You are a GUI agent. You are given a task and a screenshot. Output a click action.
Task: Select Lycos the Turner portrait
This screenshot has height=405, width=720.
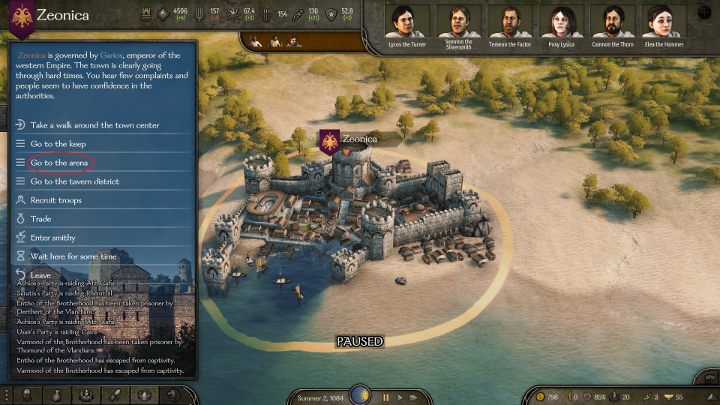pyautogui.click(x=408, y=20)
